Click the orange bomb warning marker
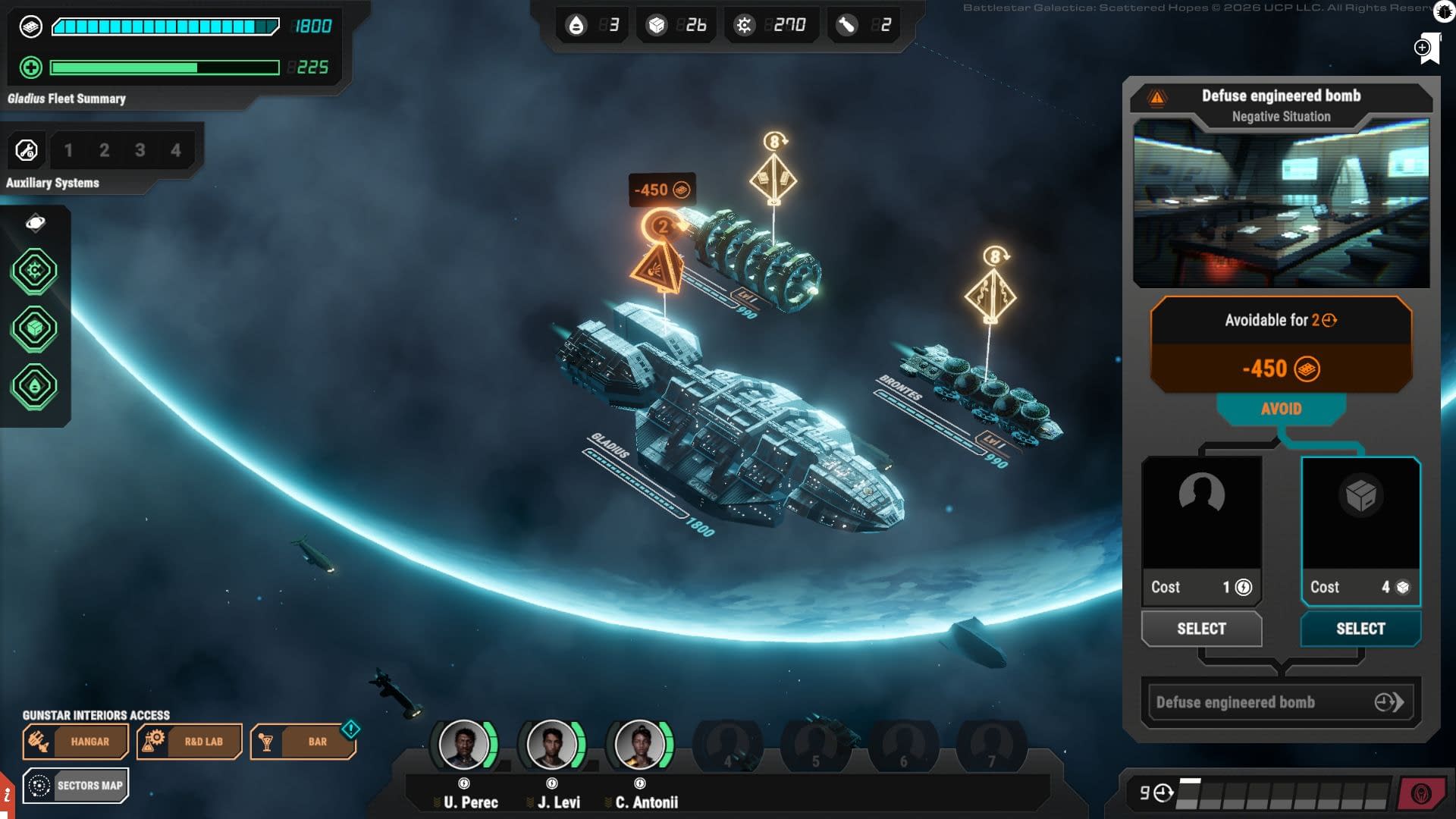 pos(656,268)
